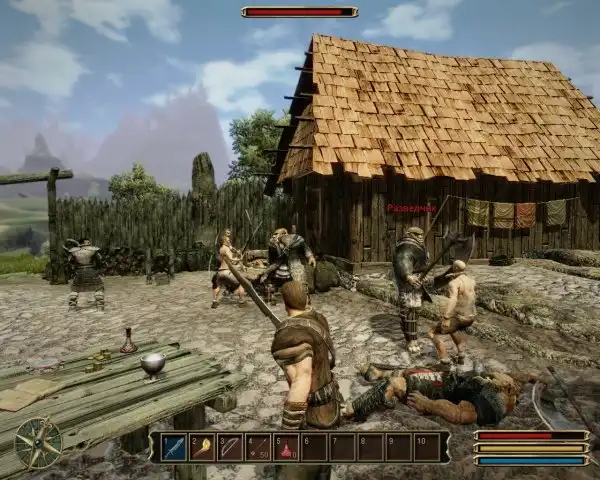Click the compass in the corner
The width and height of the screenshot is (600, 480).
point(38,443)
